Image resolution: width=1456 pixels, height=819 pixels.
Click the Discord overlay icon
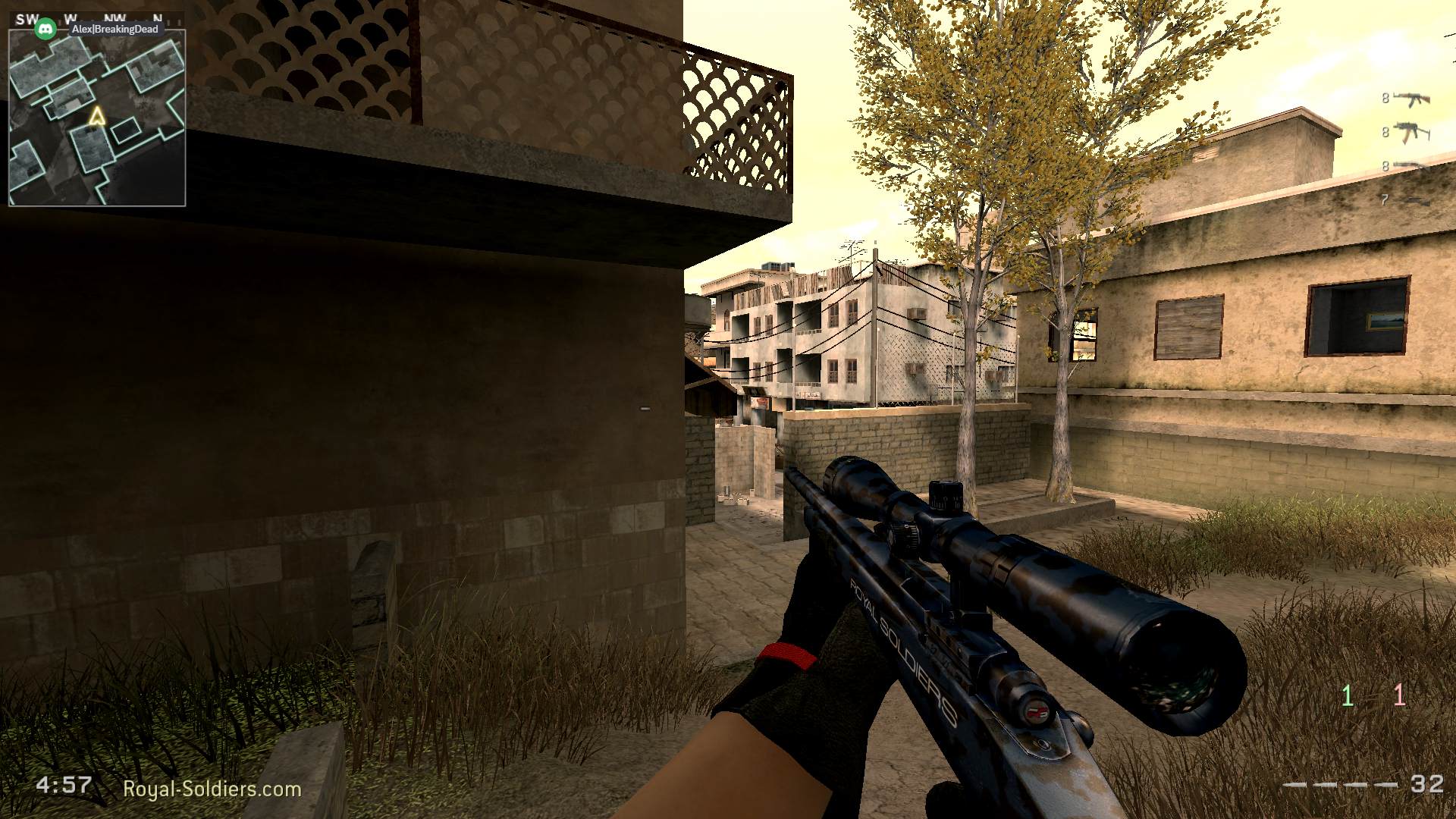point(47,27)
